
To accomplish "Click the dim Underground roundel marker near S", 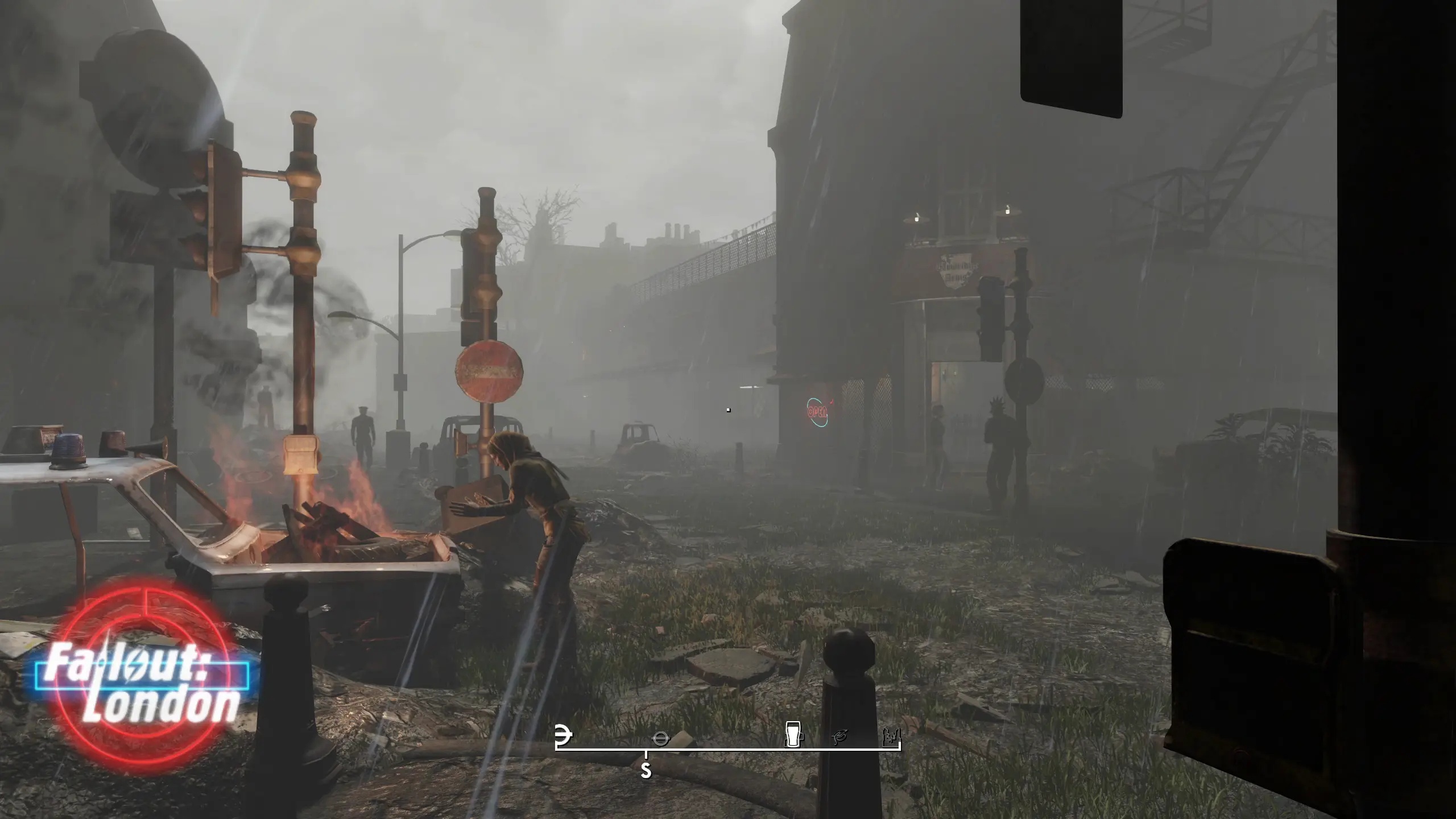I will (661, 738).
